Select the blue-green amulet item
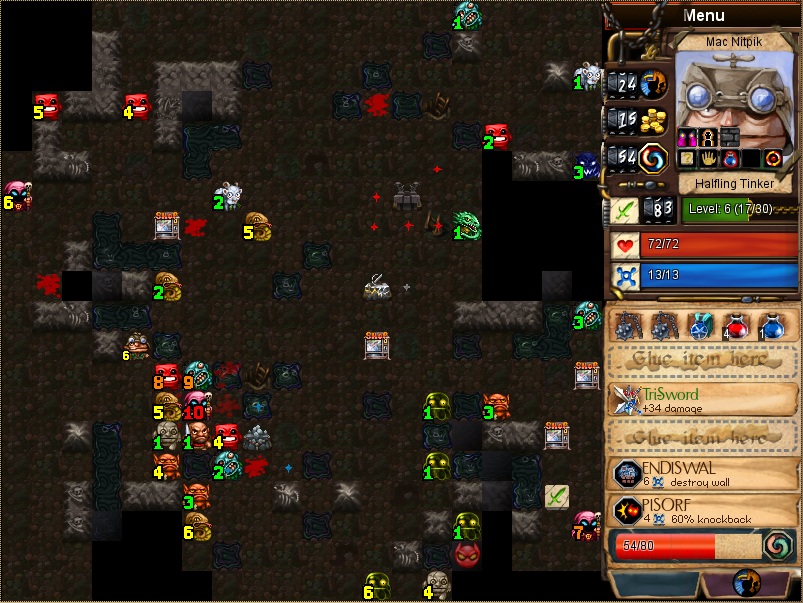Screen dimensions: 803x603 [699, 327]
